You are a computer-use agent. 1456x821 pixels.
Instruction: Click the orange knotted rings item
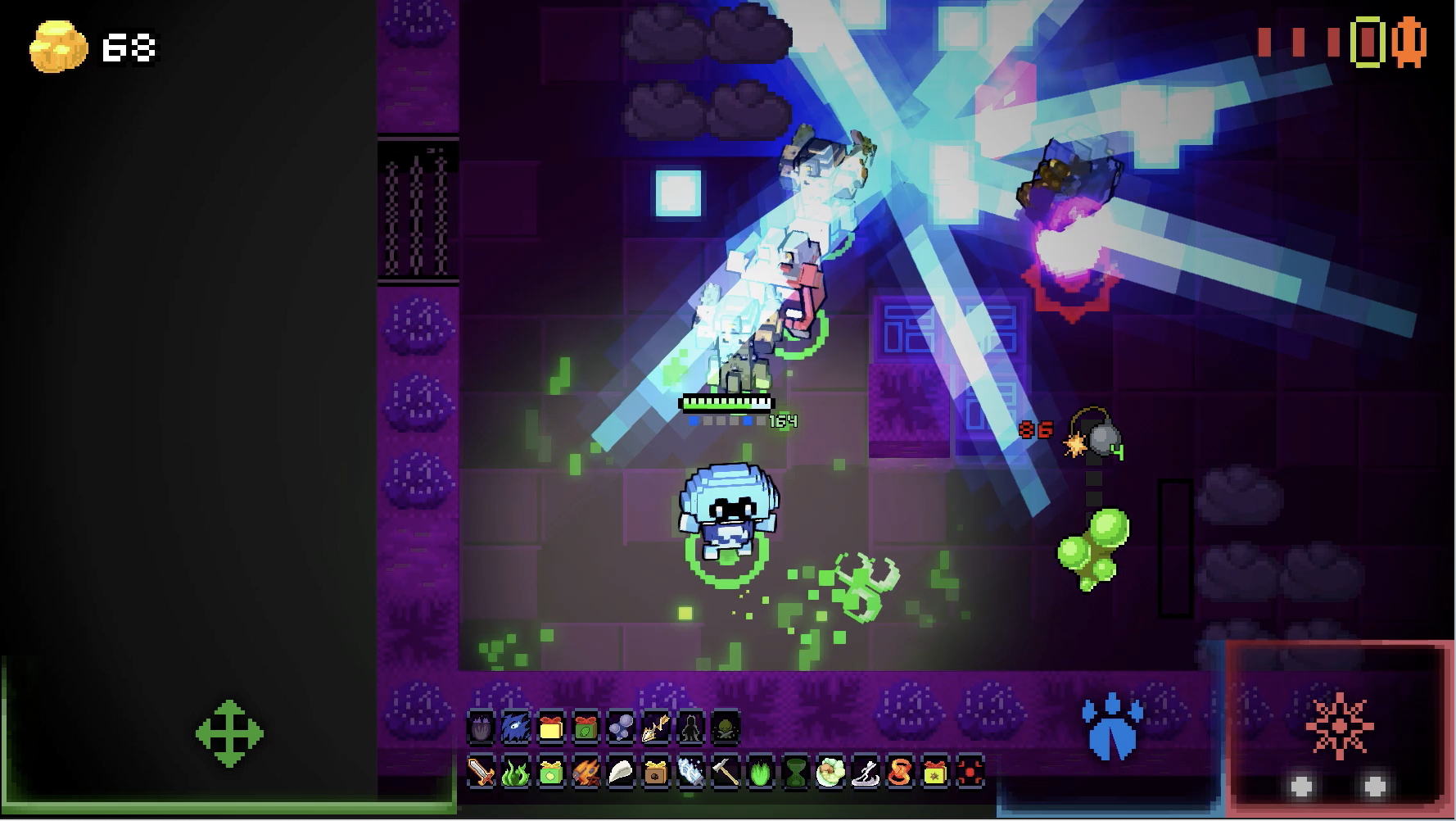point(900,772)
